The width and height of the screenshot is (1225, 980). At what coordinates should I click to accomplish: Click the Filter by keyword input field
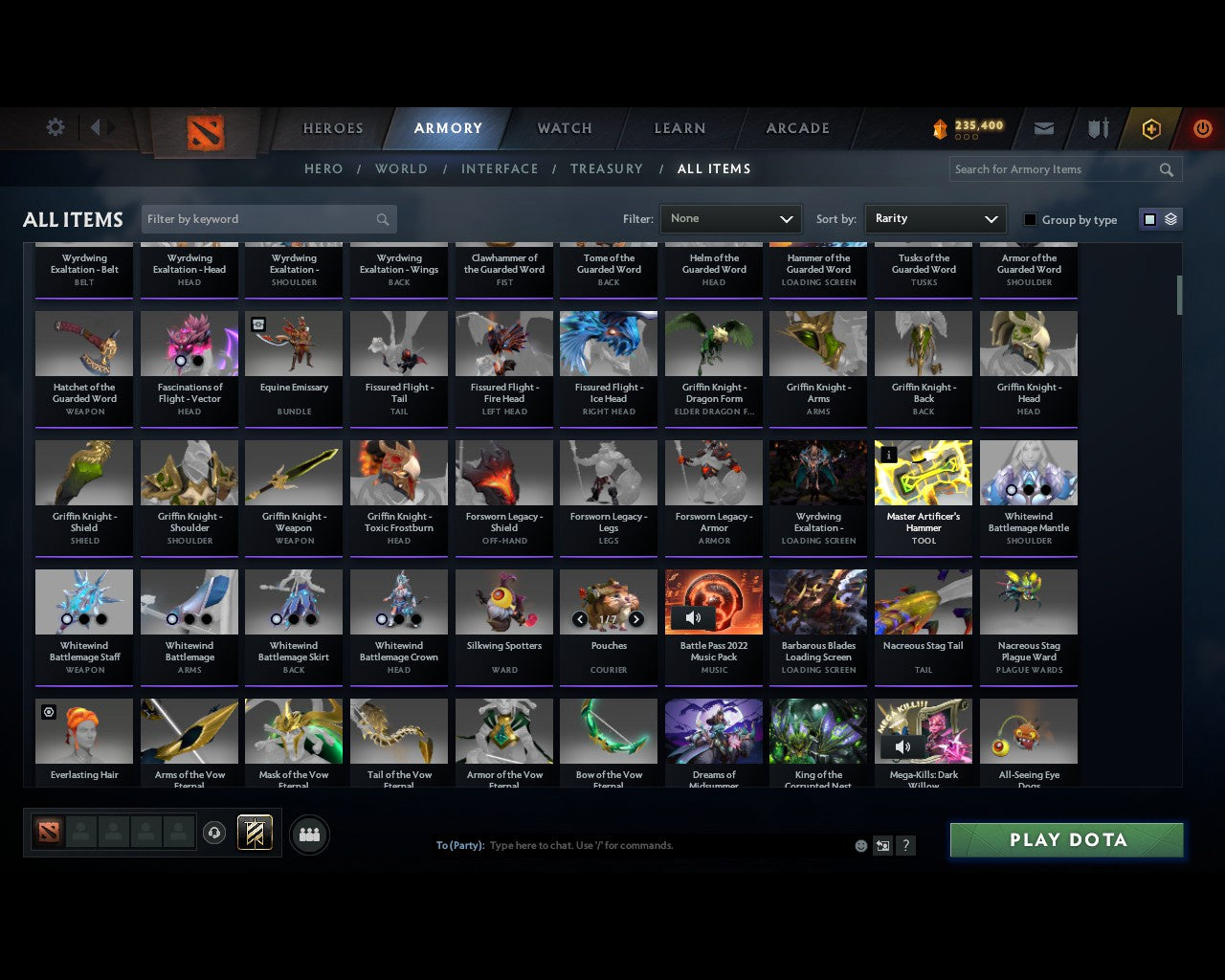(258, 219)
